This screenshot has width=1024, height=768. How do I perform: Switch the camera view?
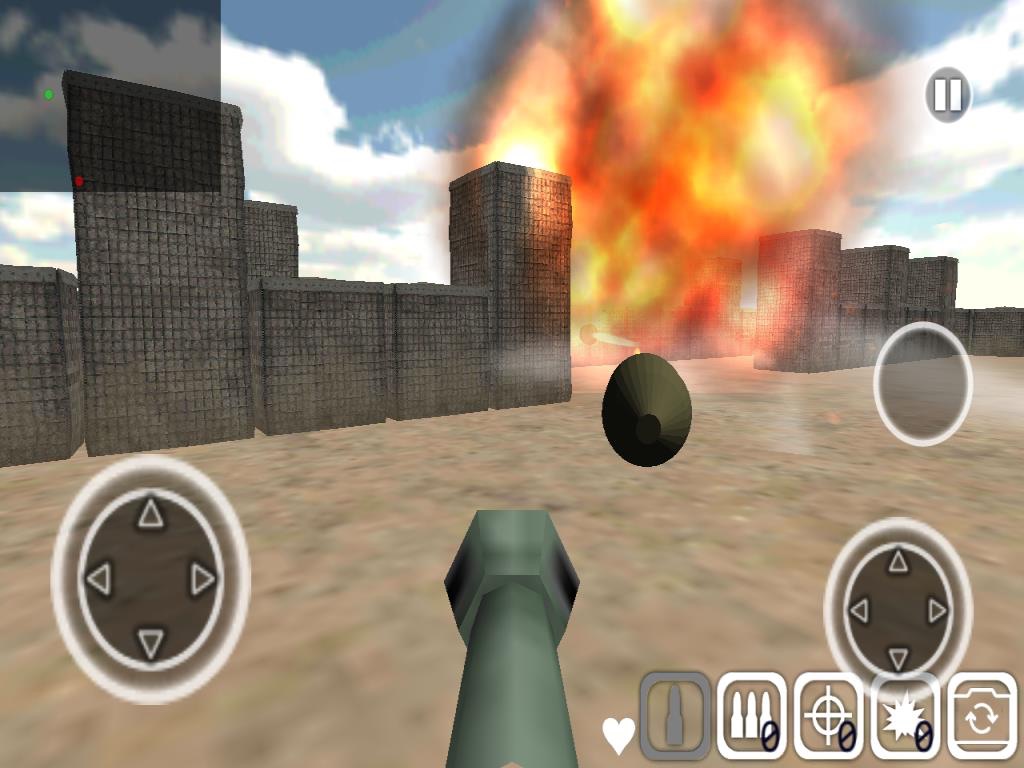tap(981, 715)
